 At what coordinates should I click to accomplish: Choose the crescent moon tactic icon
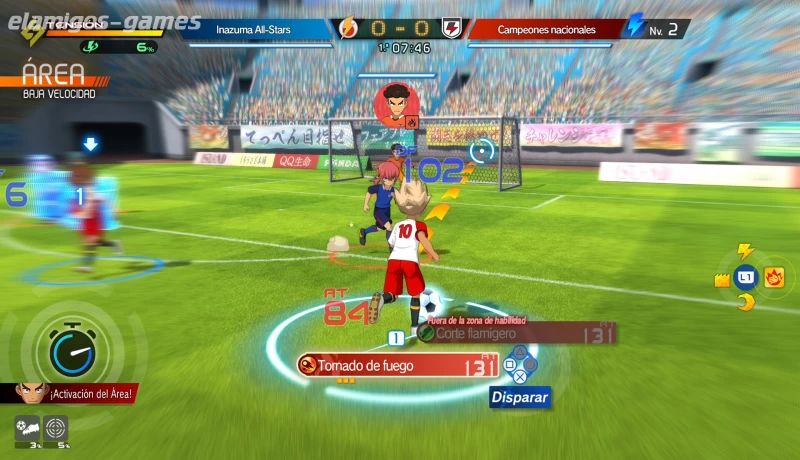pyautogui.click(x=744, y=300)
